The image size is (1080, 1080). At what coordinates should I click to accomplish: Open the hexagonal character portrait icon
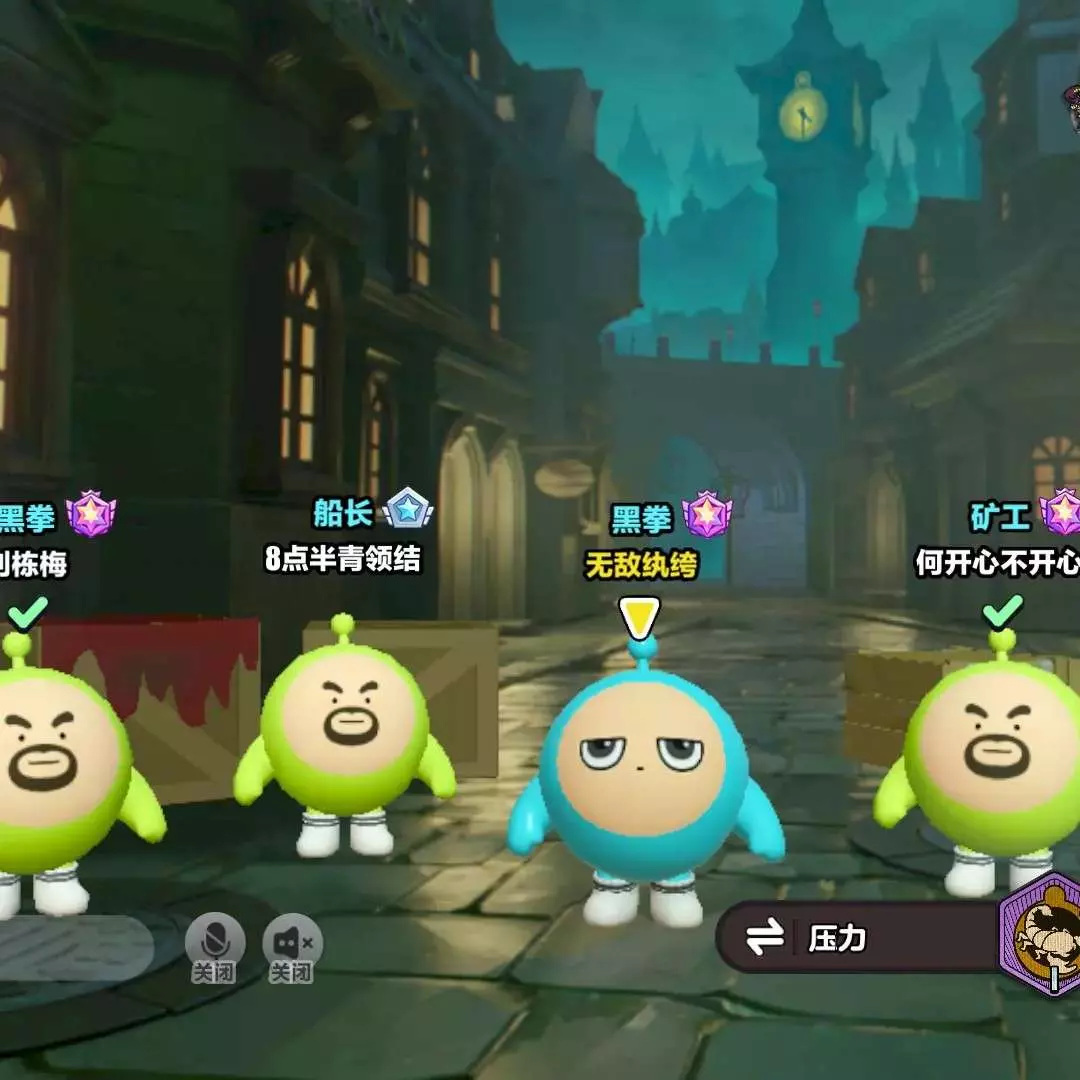[x=1043, y=934]
